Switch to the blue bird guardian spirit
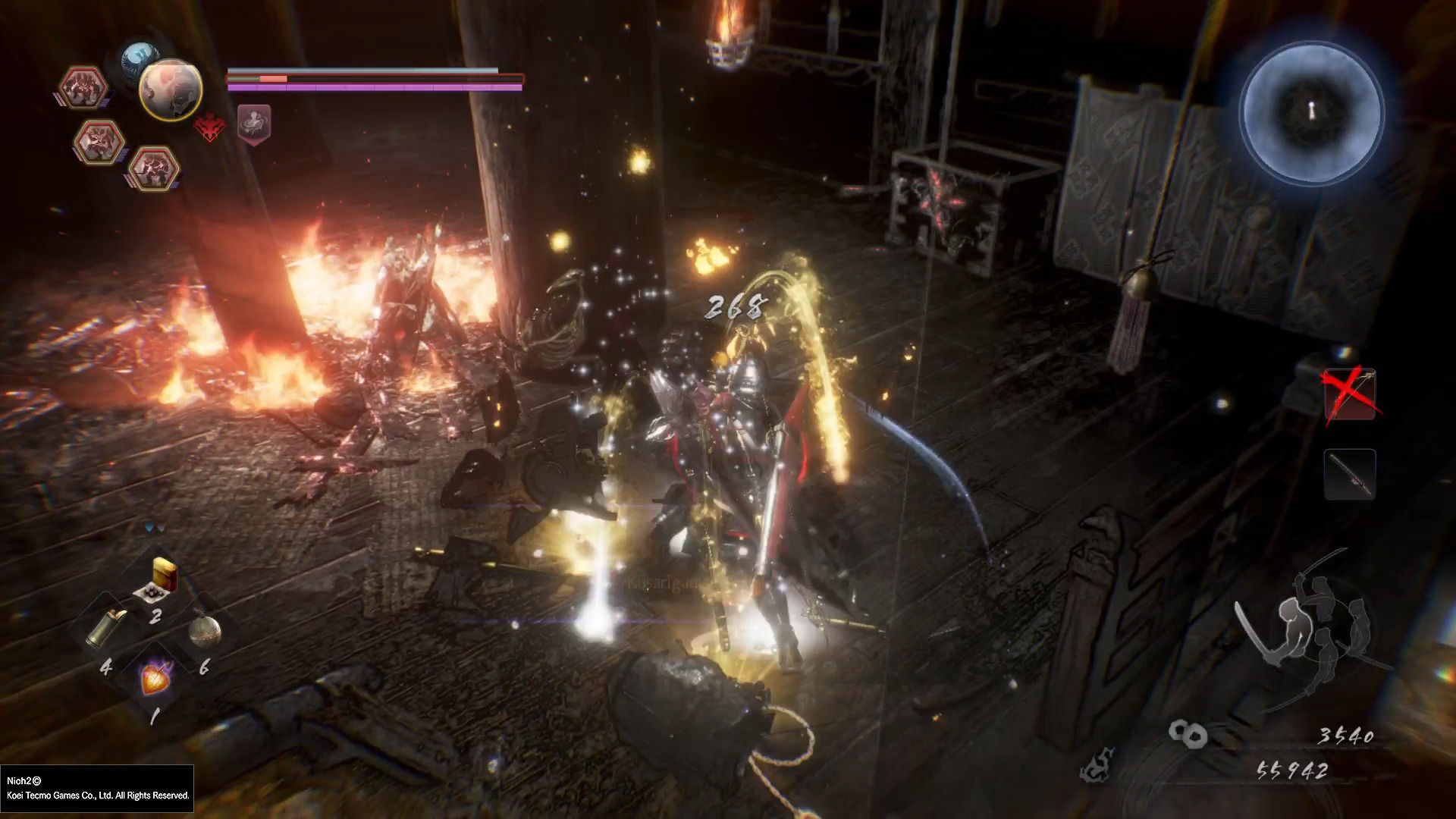 point(140,55)
